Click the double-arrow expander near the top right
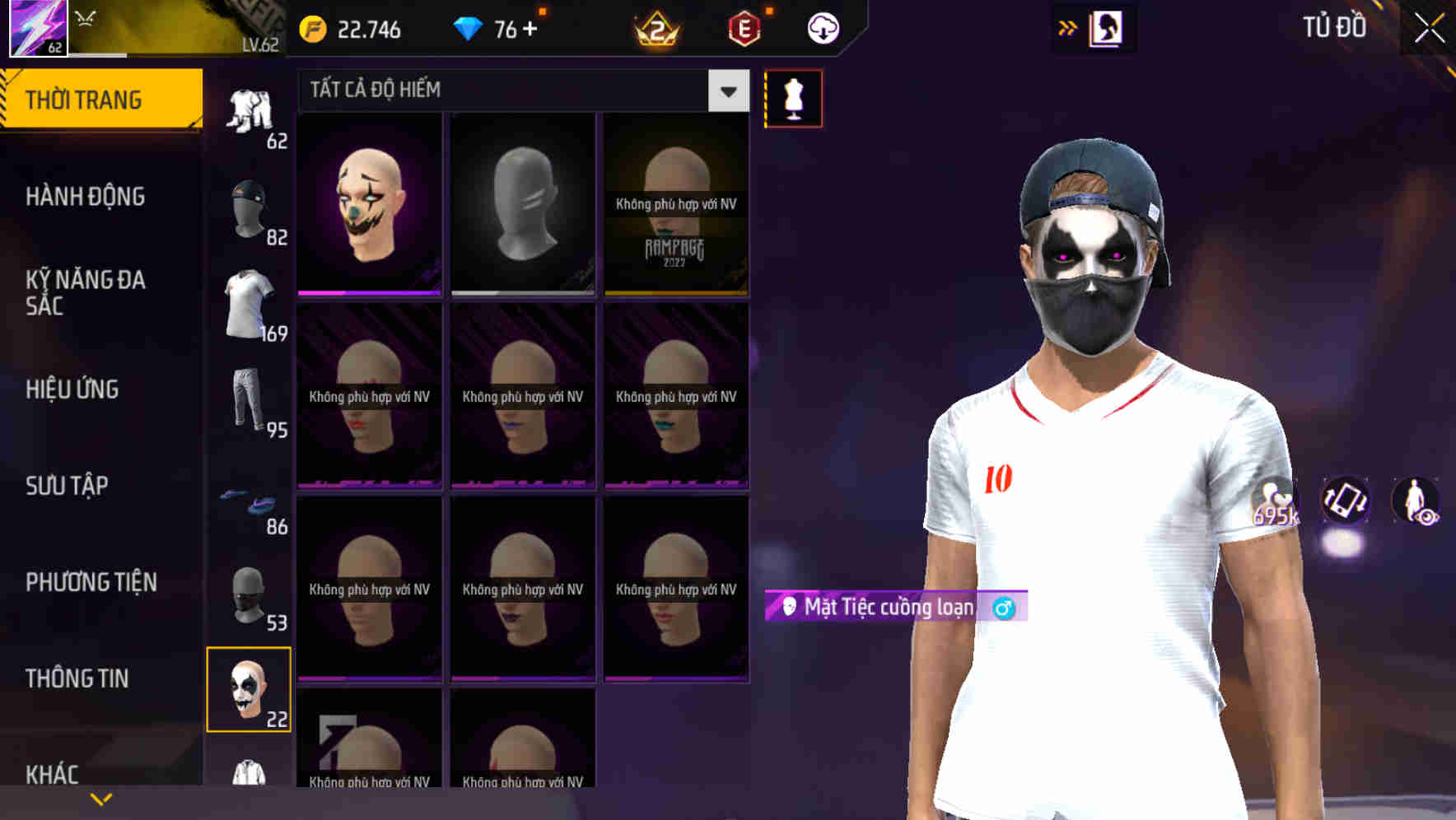Screen dimensions: 1456x820 pos(1067,27)
